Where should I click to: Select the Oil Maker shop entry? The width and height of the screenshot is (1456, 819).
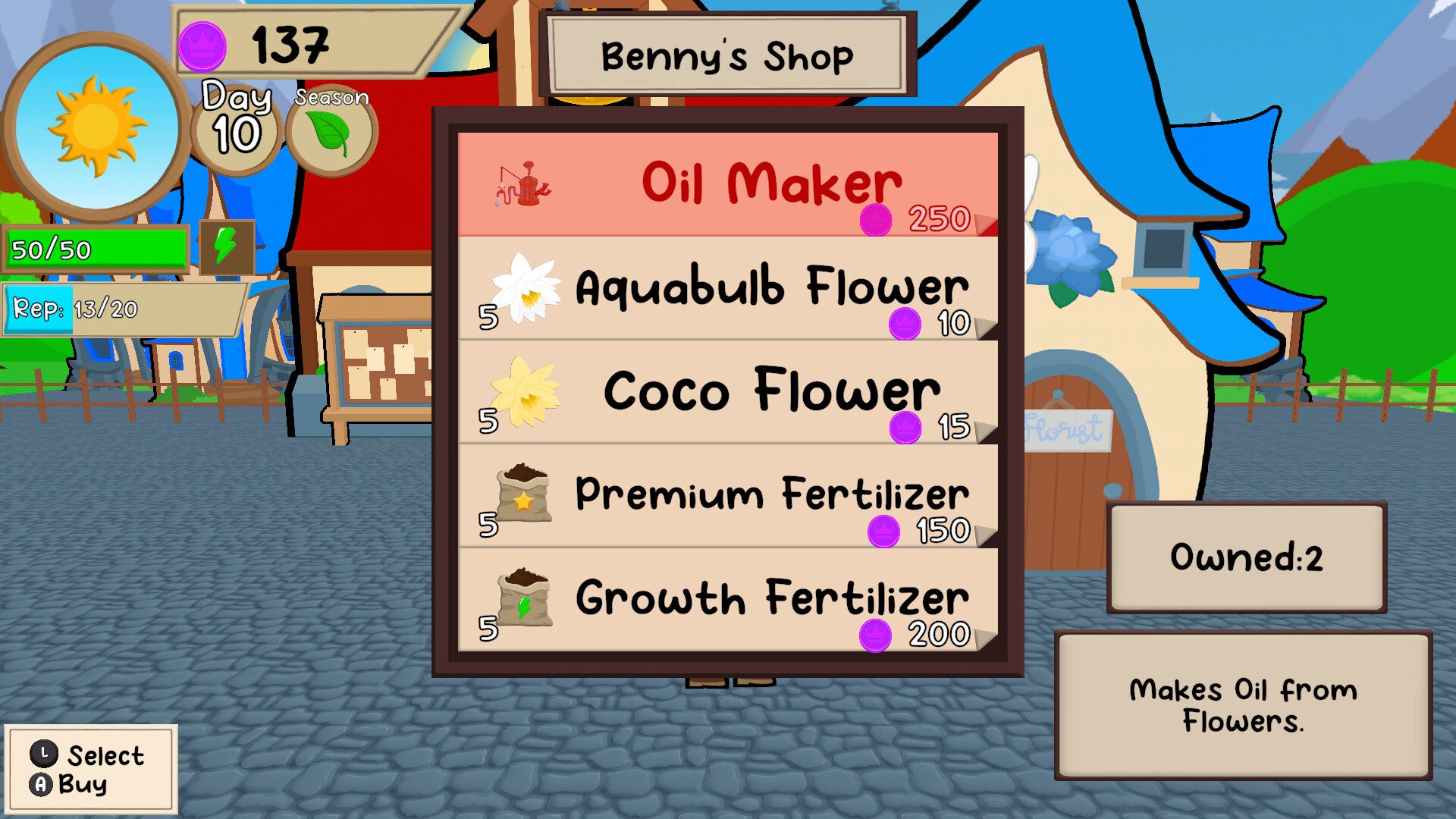[727, 184]
